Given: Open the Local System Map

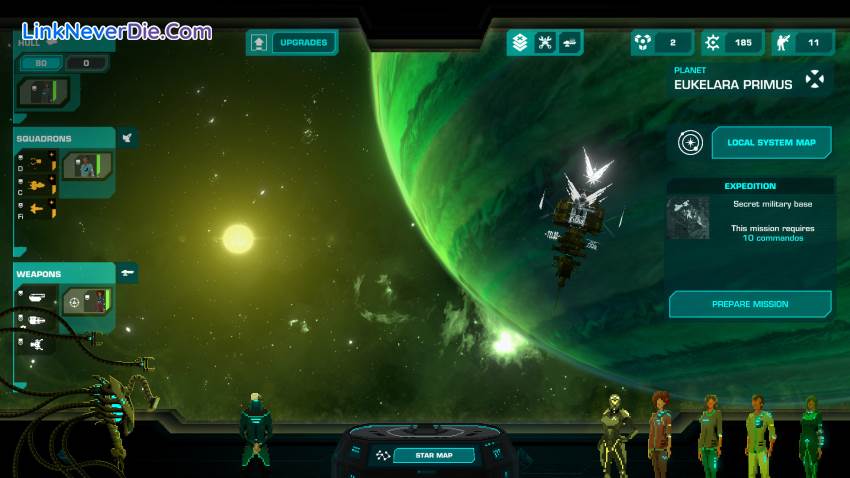Looking at the screenshot, I should [x=770, y=142].
